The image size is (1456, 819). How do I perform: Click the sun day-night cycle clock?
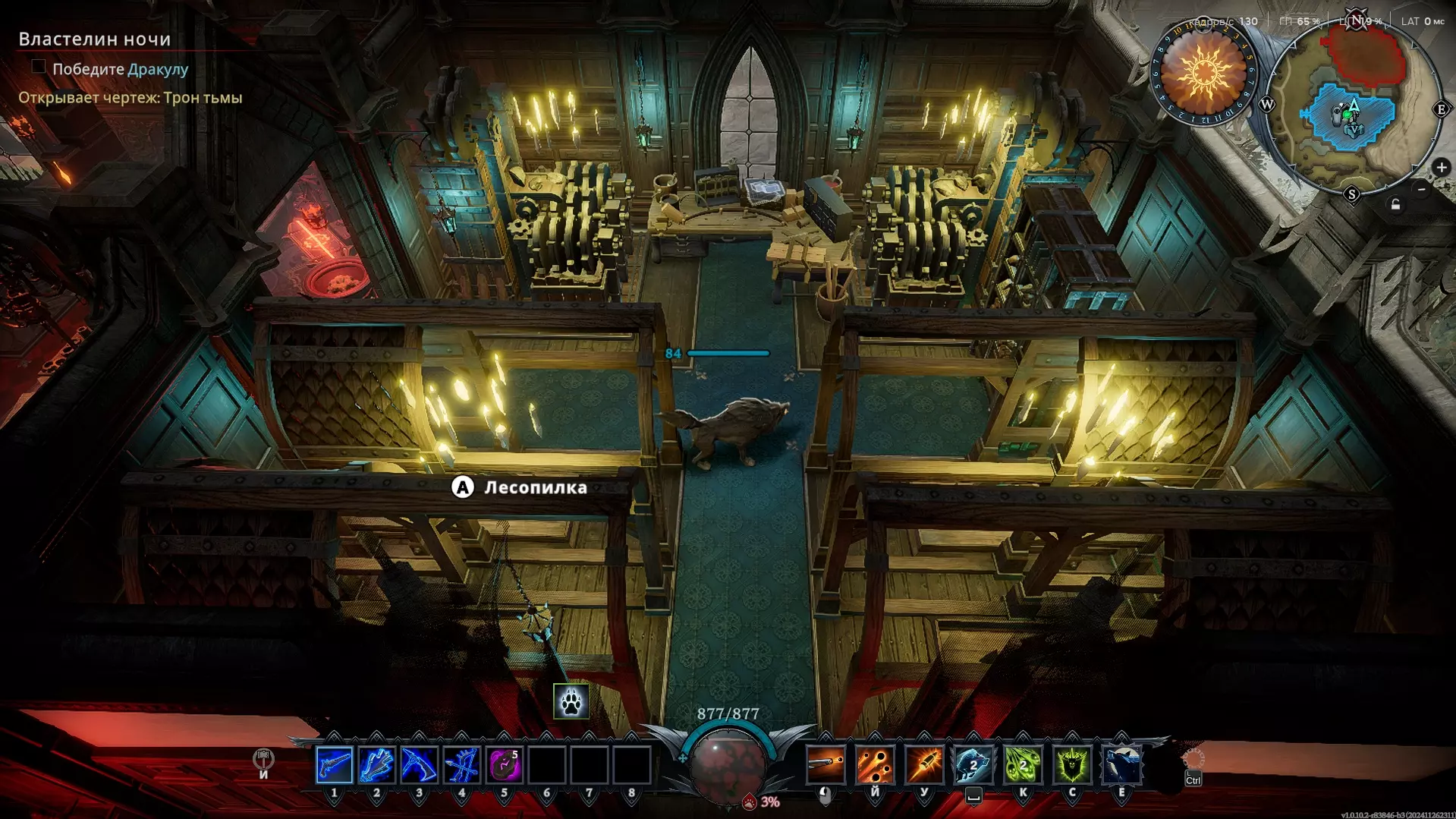click(1204, 74)
